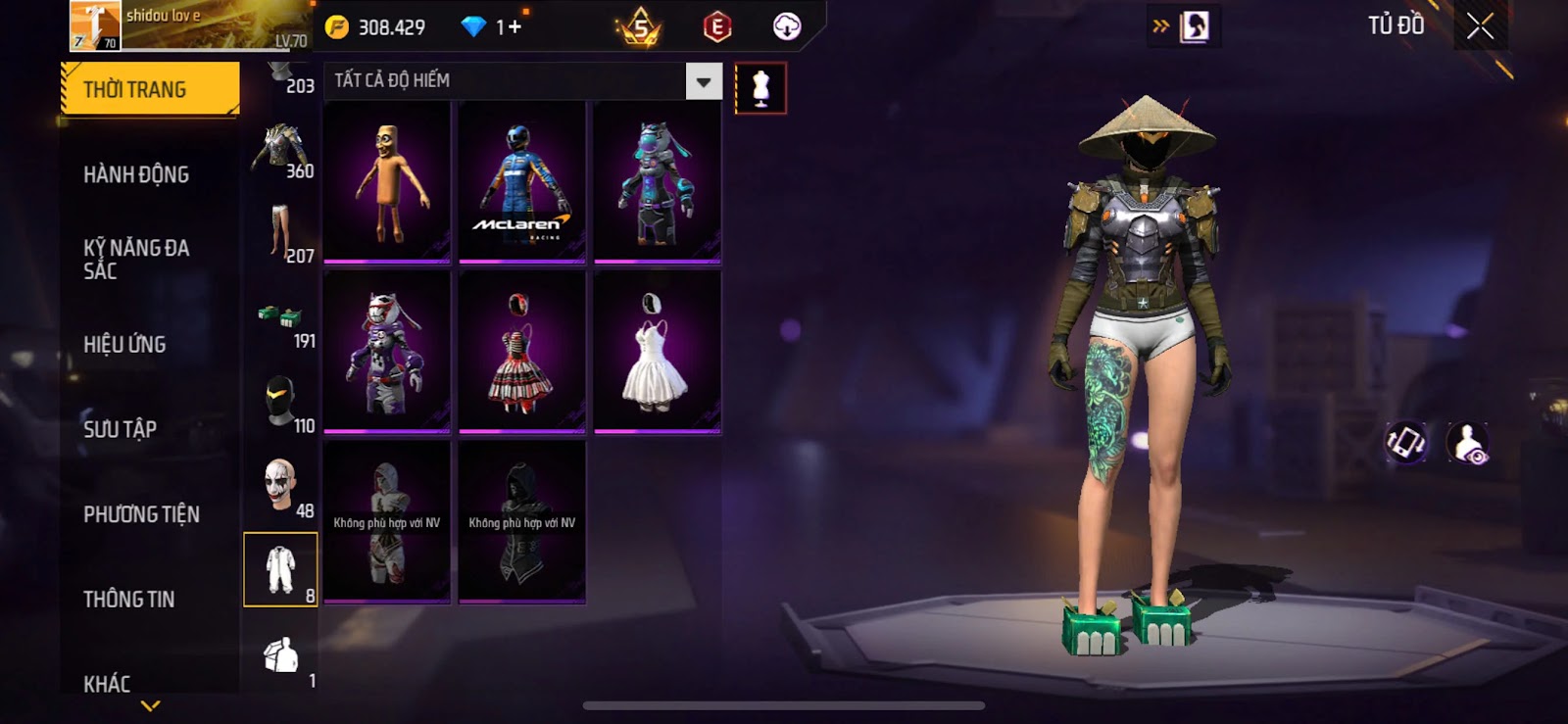Open the TẤT CẢ ĐỘ HIẾM rarity dropdown
The height and width of the screenshot is (724, 1568).
(x=704, y=82)
